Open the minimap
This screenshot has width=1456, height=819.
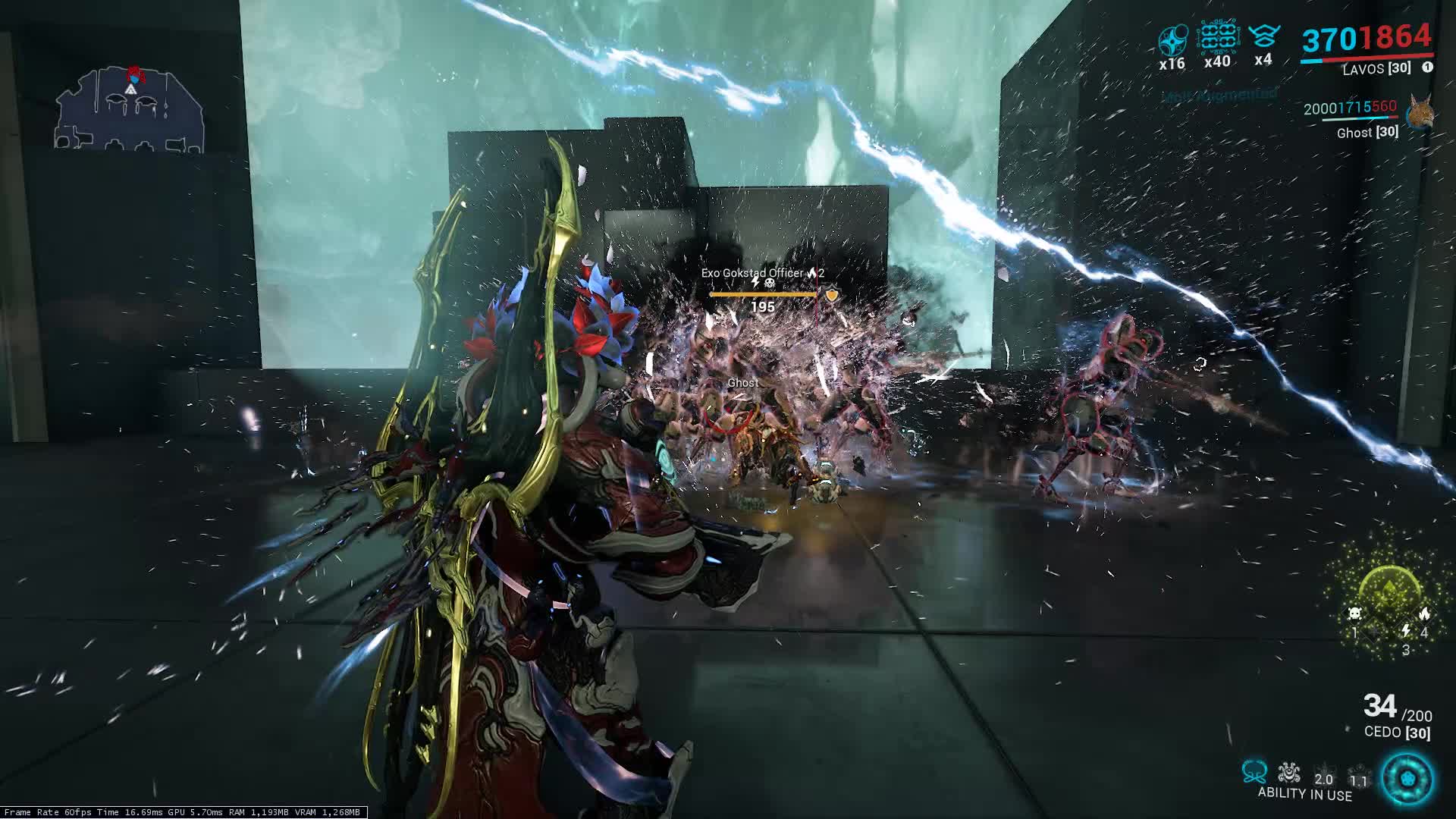tap(129, 108)
